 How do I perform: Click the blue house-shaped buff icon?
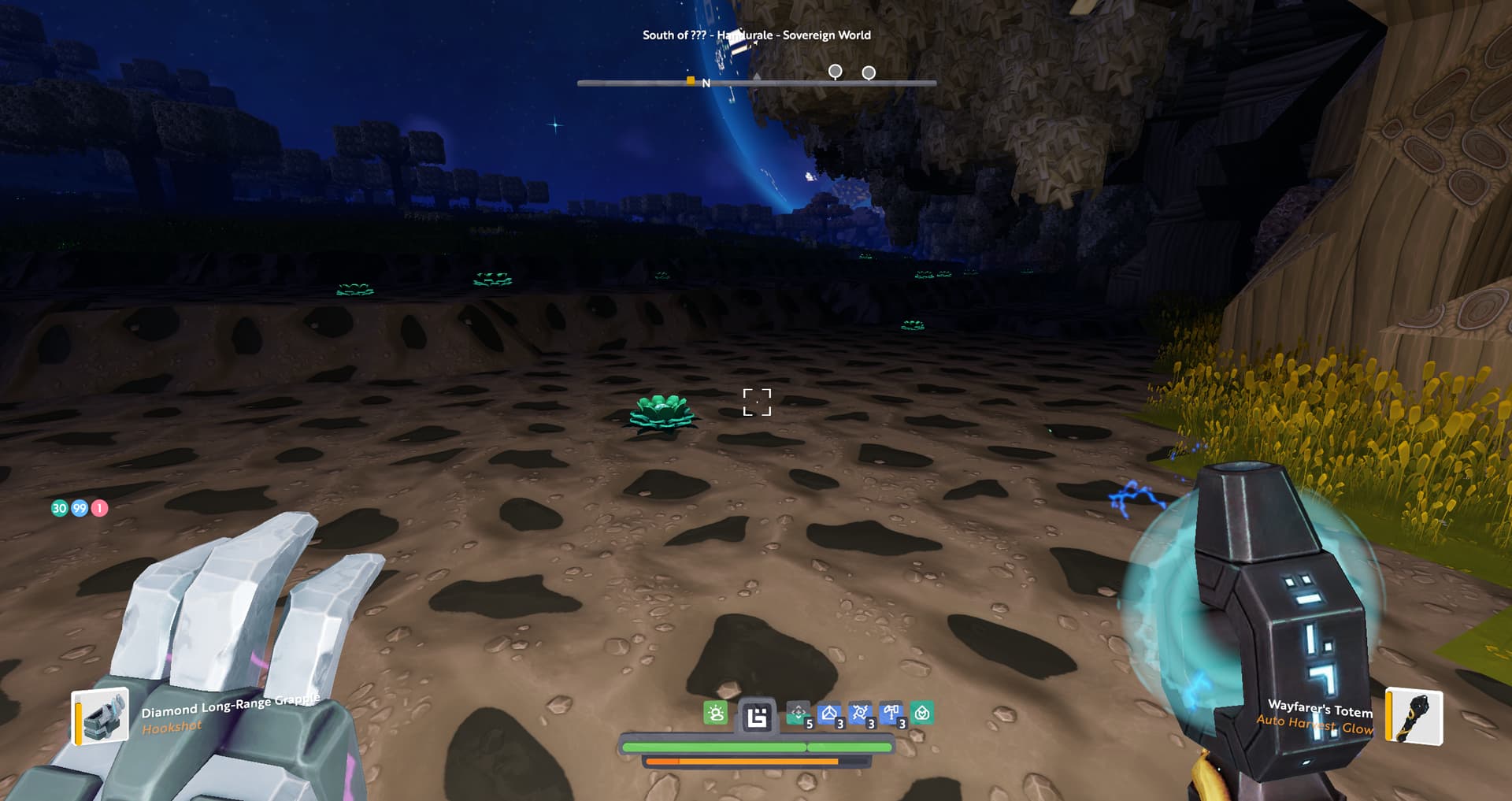828,714
